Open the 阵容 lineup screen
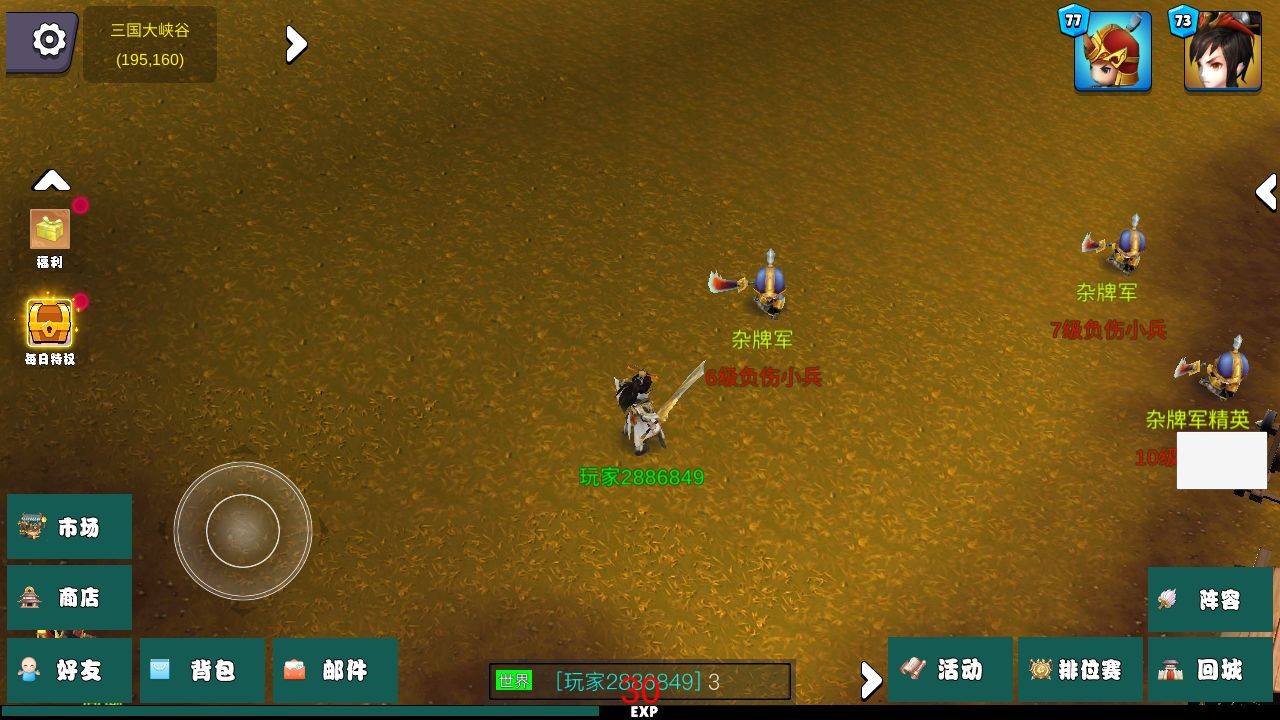Image resolution: width=1280 pixels, height=720 pixels. 1211,601
